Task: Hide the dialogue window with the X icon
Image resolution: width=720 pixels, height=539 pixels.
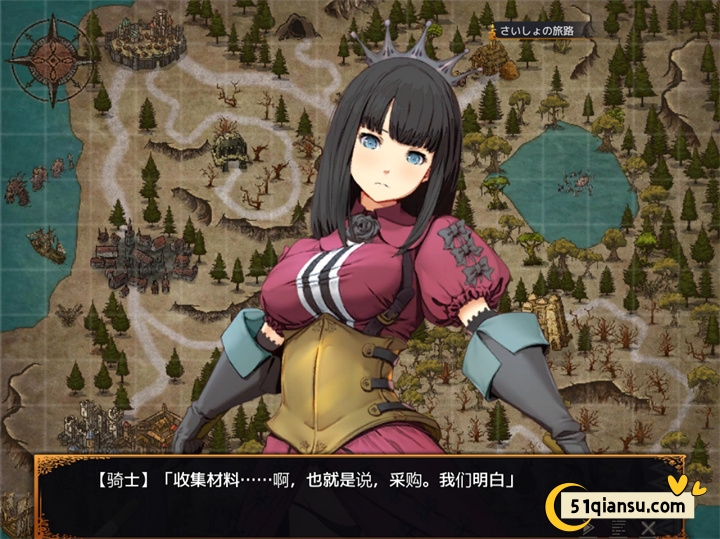Action: tap(648, 526)
